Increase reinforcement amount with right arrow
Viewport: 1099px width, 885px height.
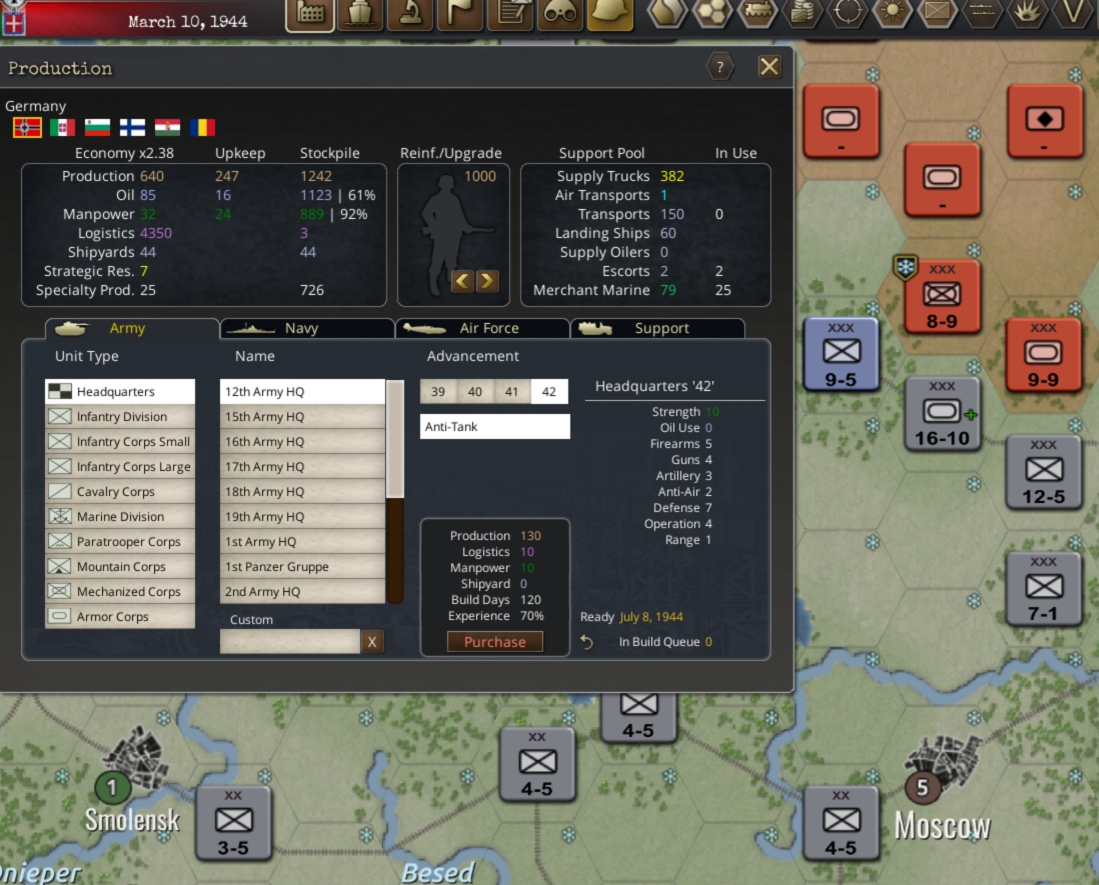point(487,281)
